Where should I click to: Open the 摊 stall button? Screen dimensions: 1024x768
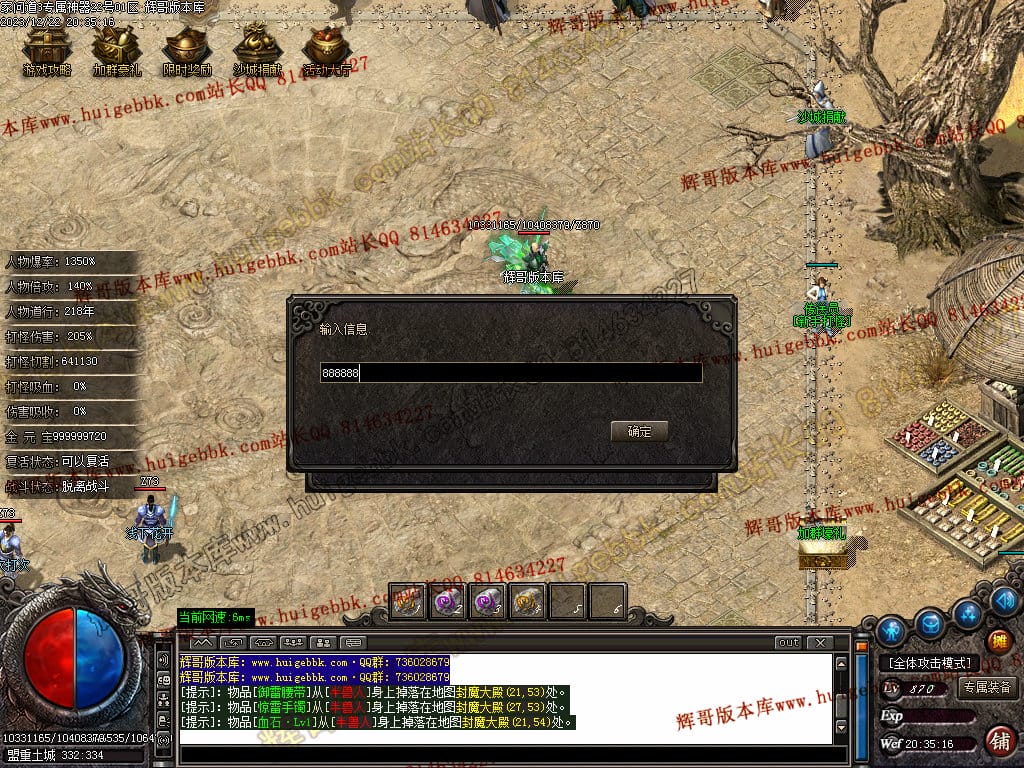coord(999,640)
